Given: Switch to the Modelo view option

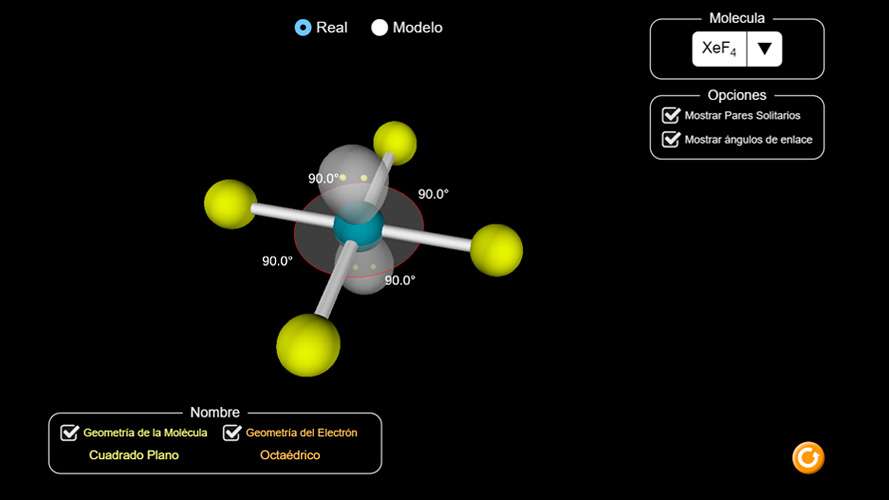Looking at the screenshot, I should [x=379, y=28].
